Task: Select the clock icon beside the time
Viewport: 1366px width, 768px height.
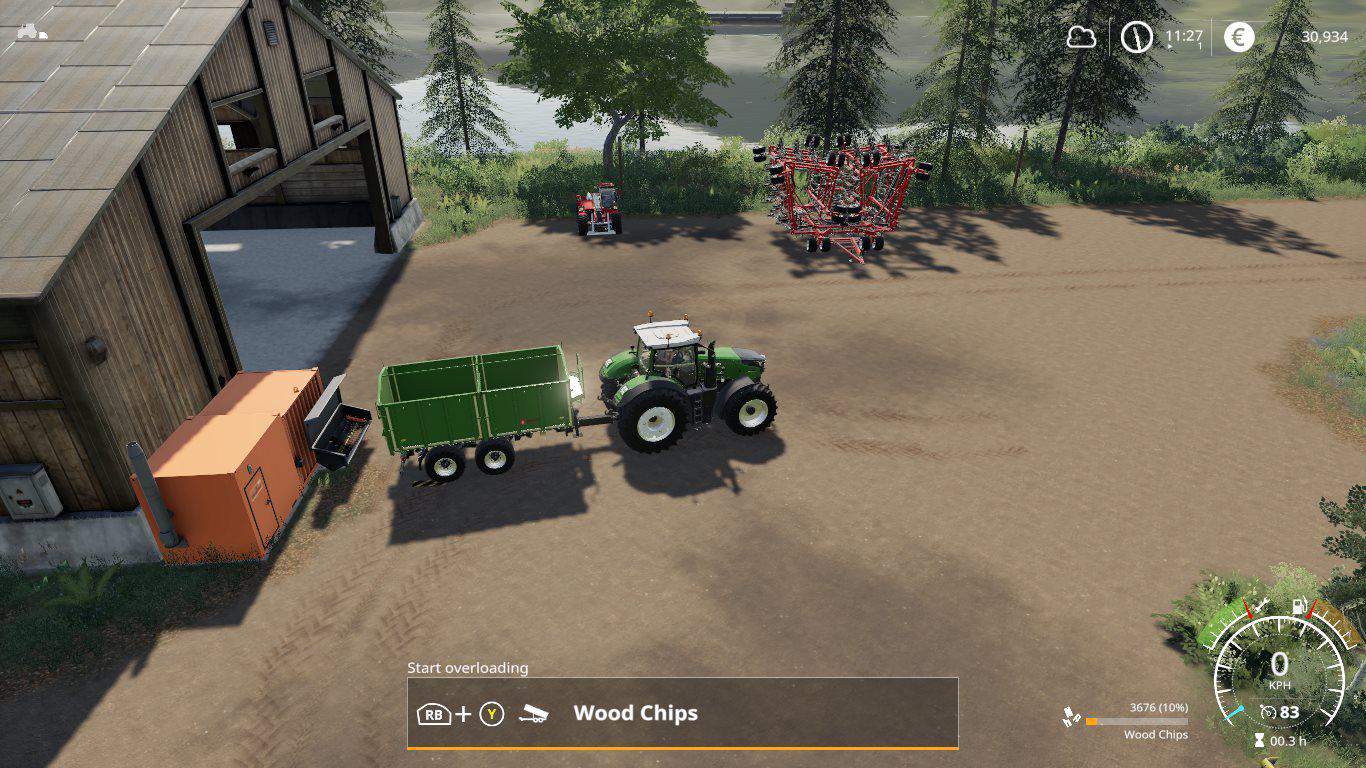Action: tap(1136, 37)
